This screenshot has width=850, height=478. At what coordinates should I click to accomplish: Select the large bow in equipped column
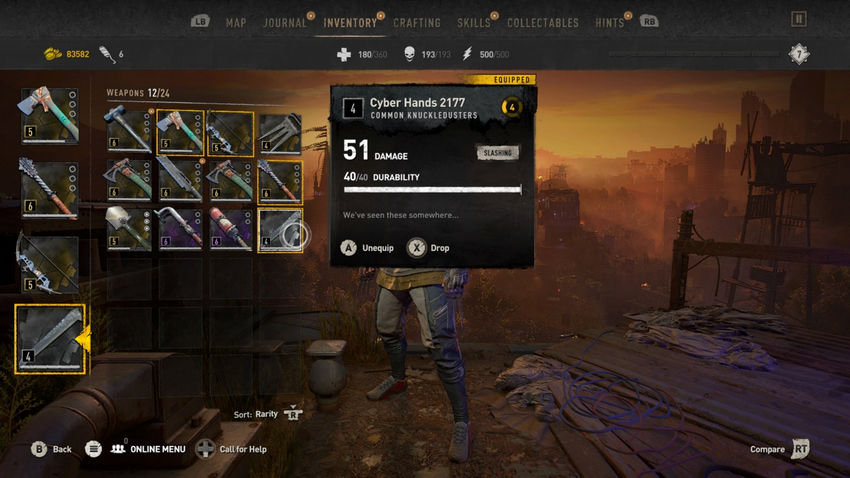pos(48,263)
